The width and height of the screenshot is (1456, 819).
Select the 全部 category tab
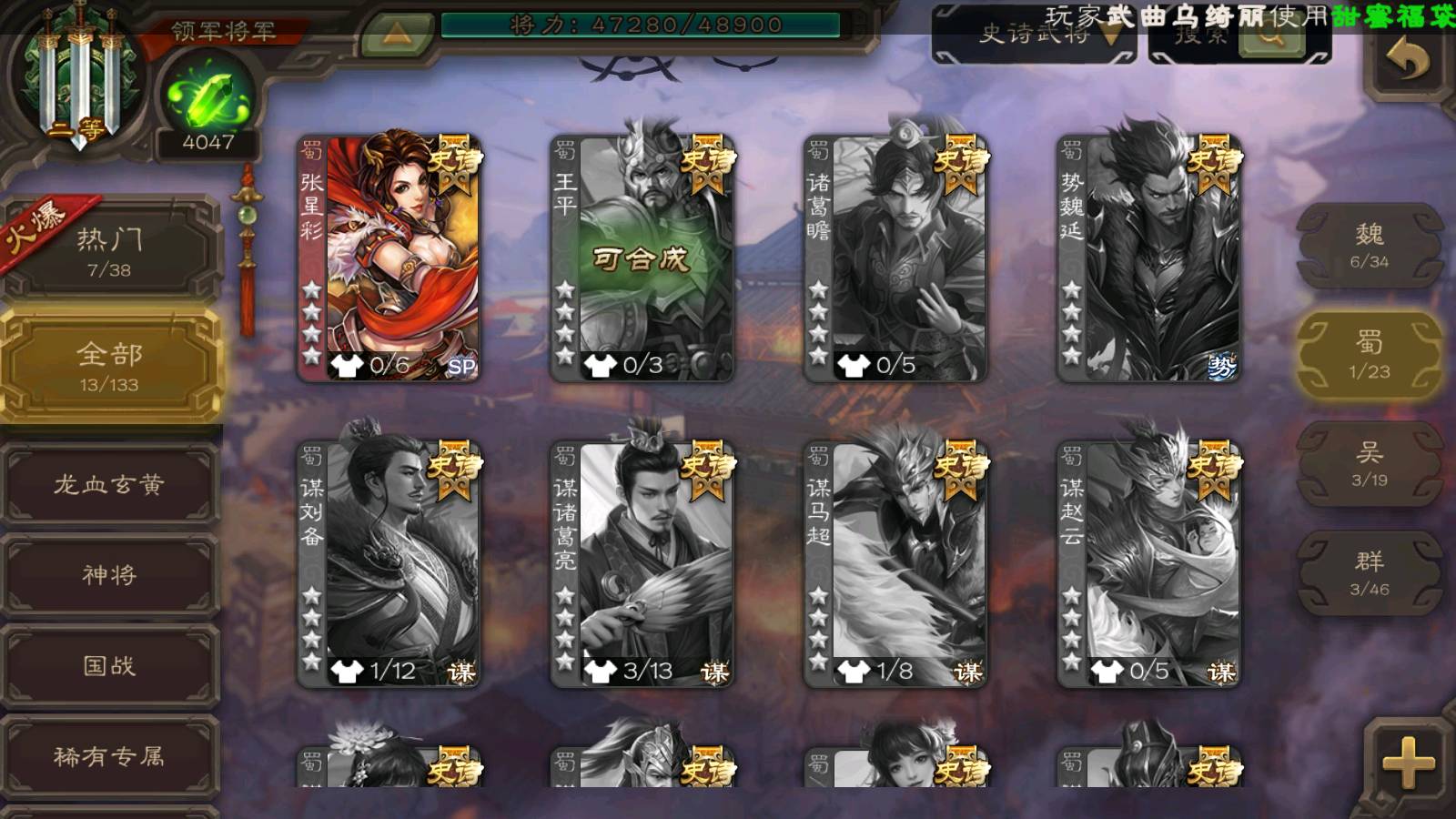coord(109,366)
